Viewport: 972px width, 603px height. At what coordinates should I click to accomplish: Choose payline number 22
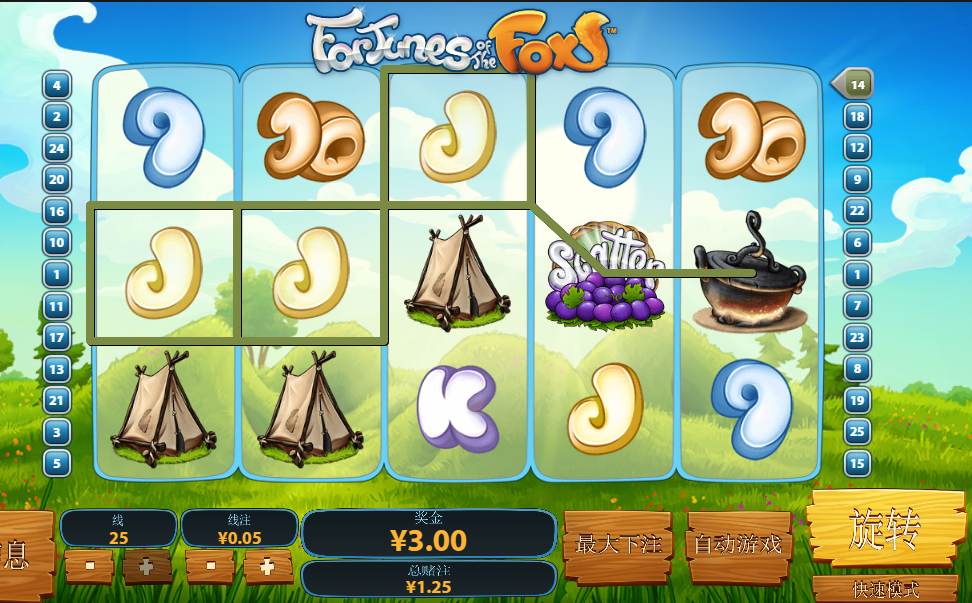pyautogui.click(x=857, y=210)
